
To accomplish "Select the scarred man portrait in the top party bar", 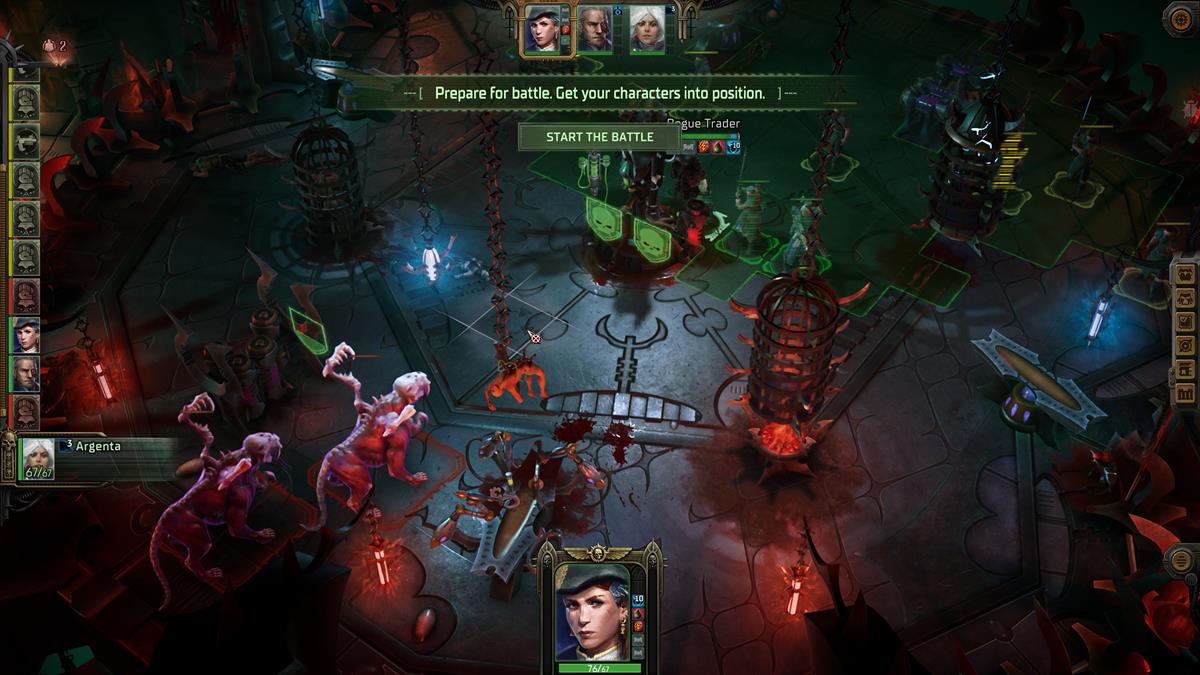I will pos(595,30).
